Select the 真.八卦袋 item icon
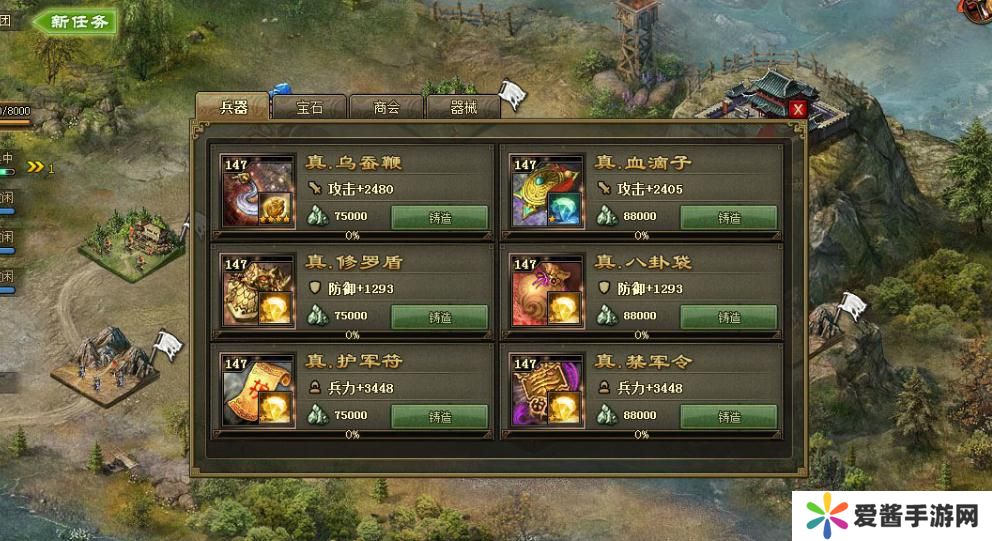The height and width of the screenshot is (541, 992). (x=548, y=291)
